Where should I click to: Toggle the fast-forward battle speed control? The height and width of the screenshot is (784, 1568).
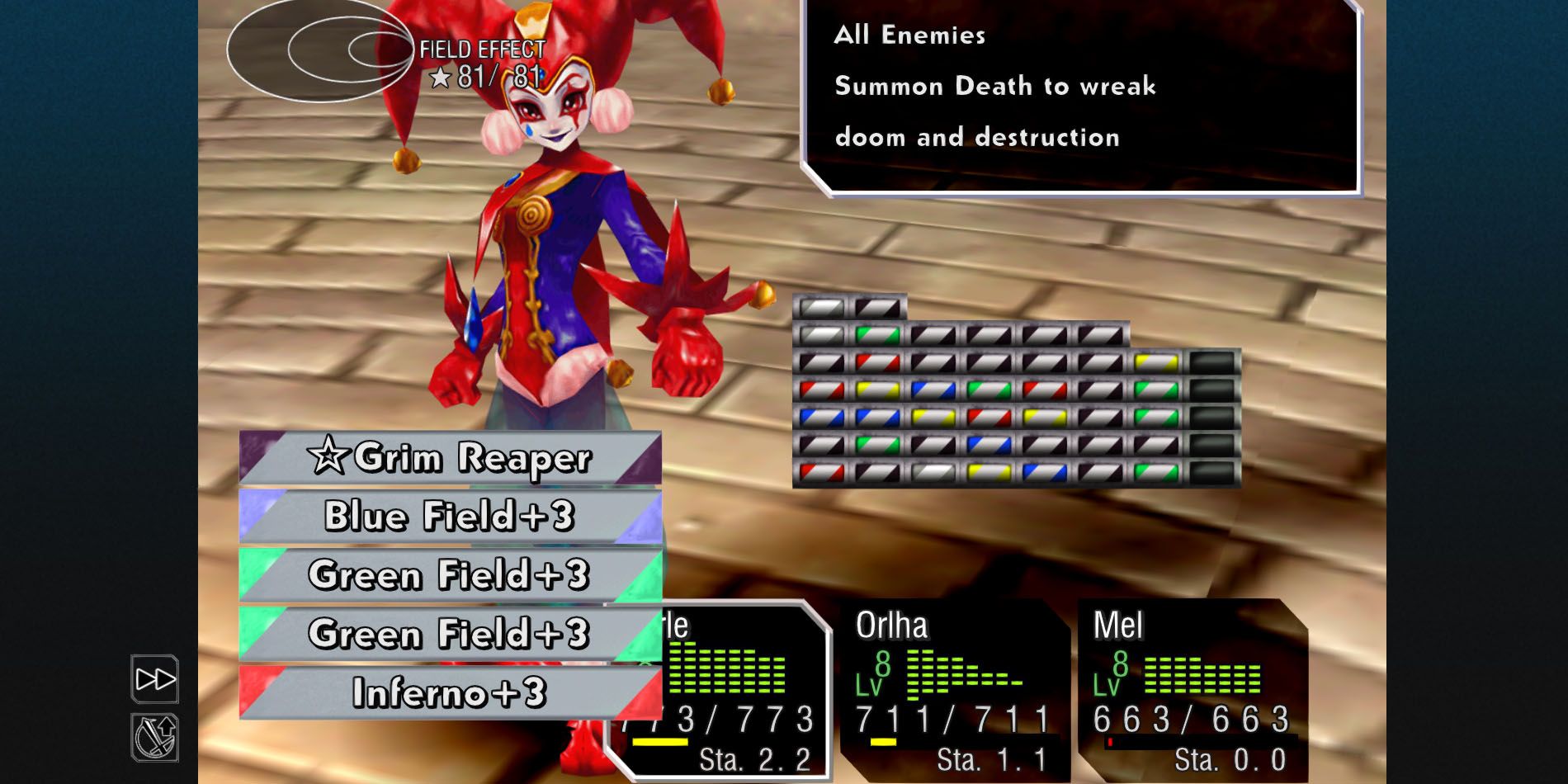click(x=155, y=678)
